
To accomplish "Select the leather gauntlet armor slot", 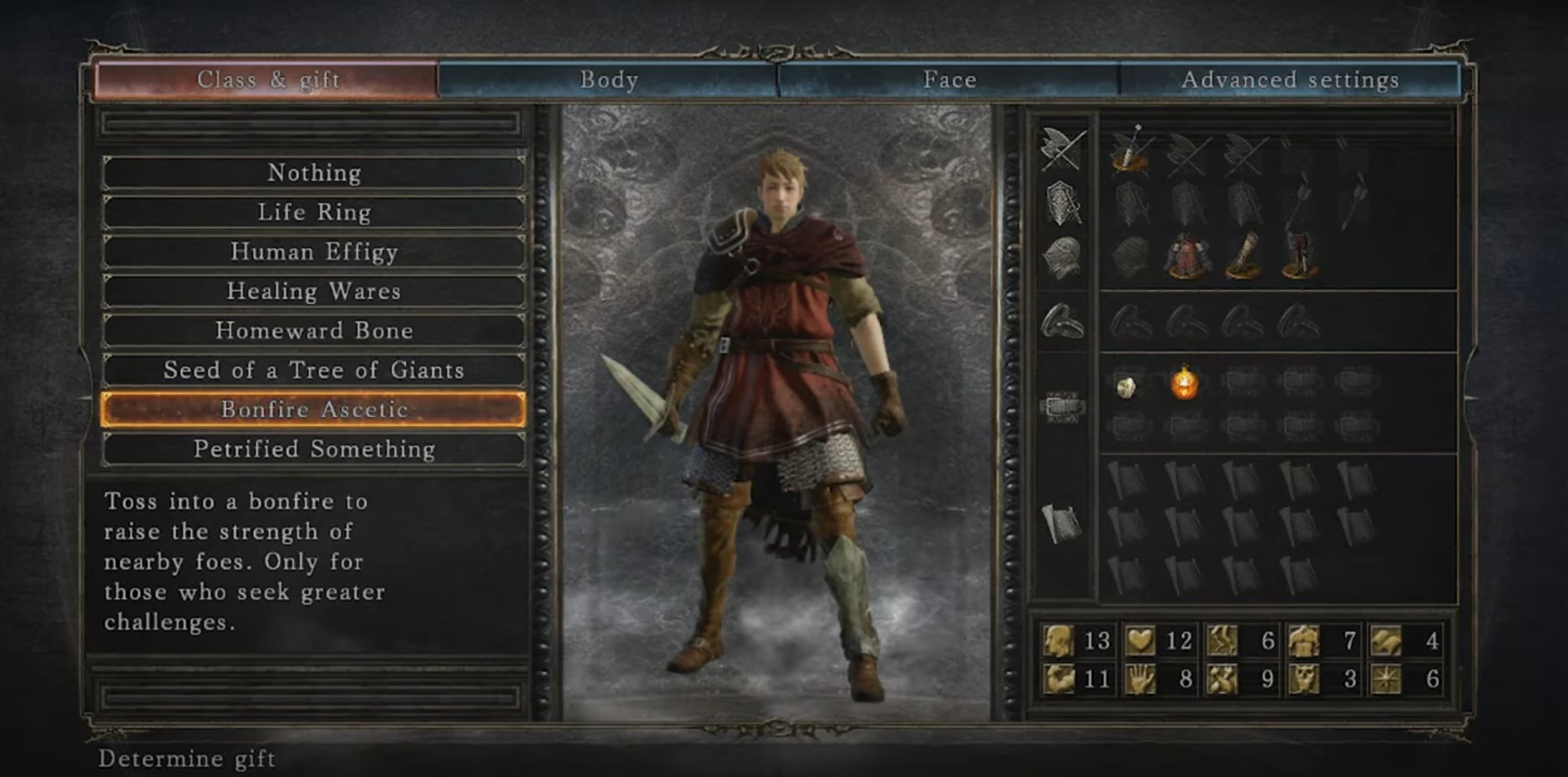I will coord(1243,256).
